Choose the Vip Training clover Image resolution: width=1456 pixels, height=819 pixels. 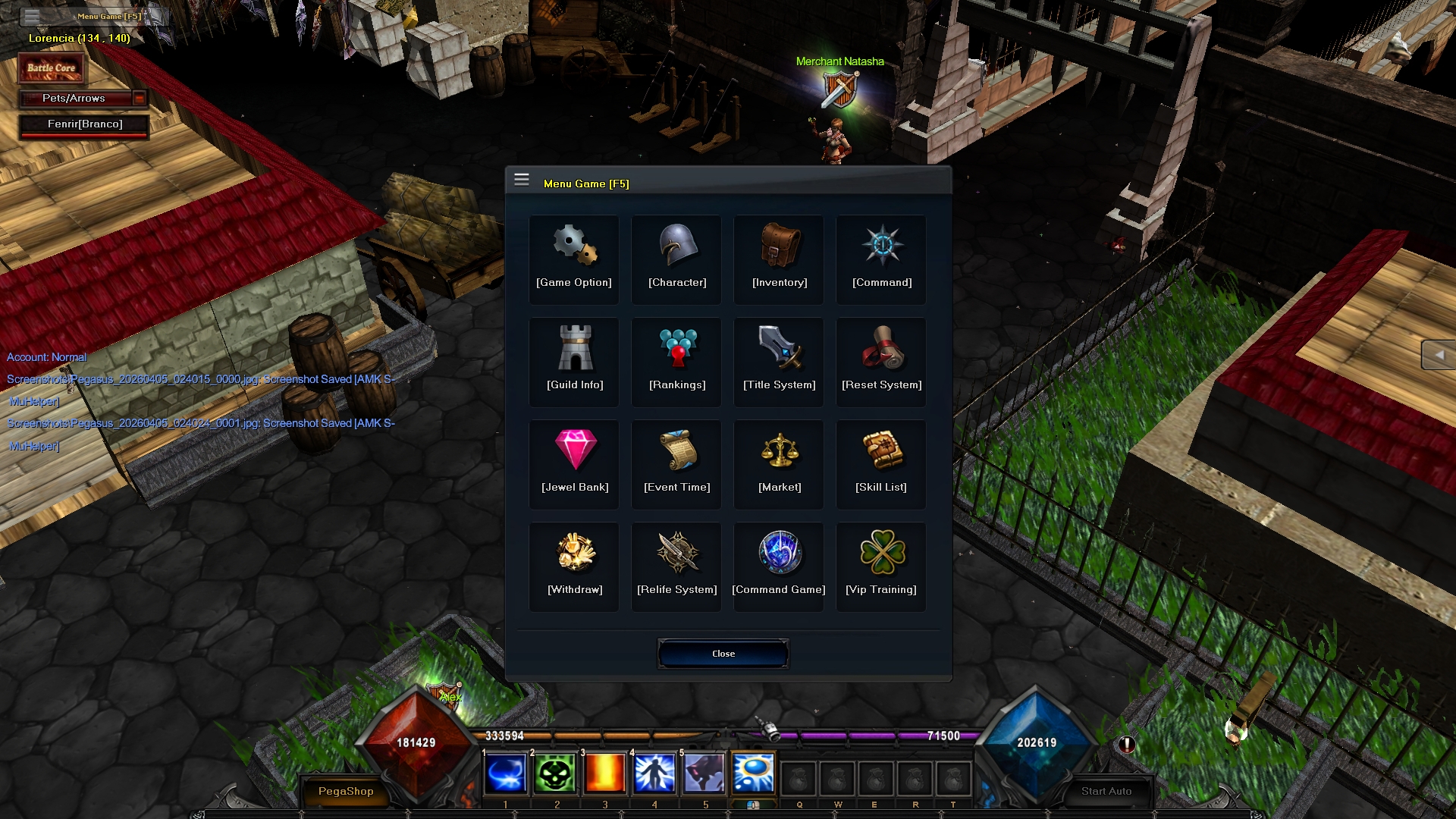click(x=881, y=566)
